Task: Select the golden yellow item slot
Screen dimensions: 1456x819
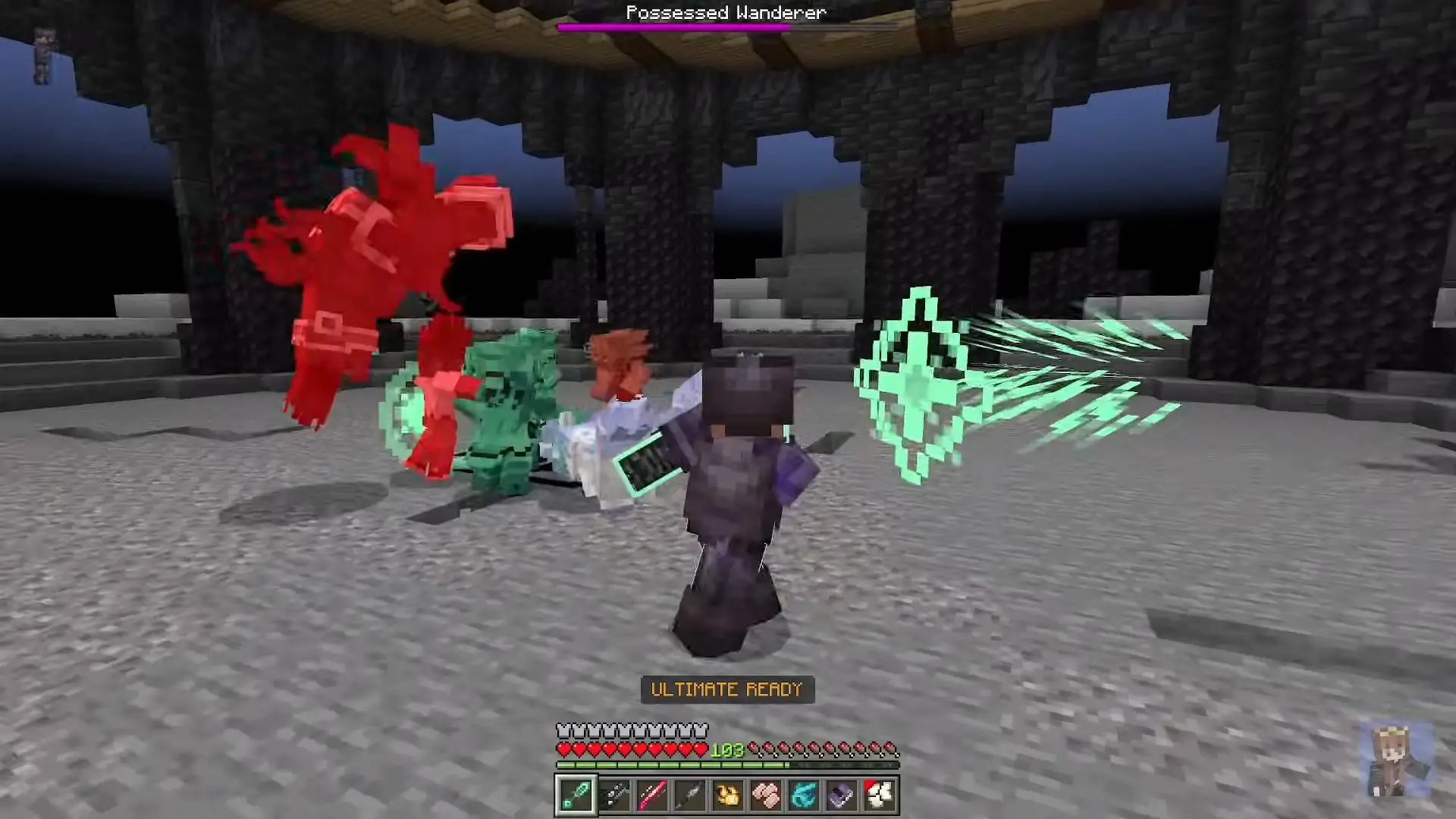Action: pyautogui.click(x=728, y=795)
